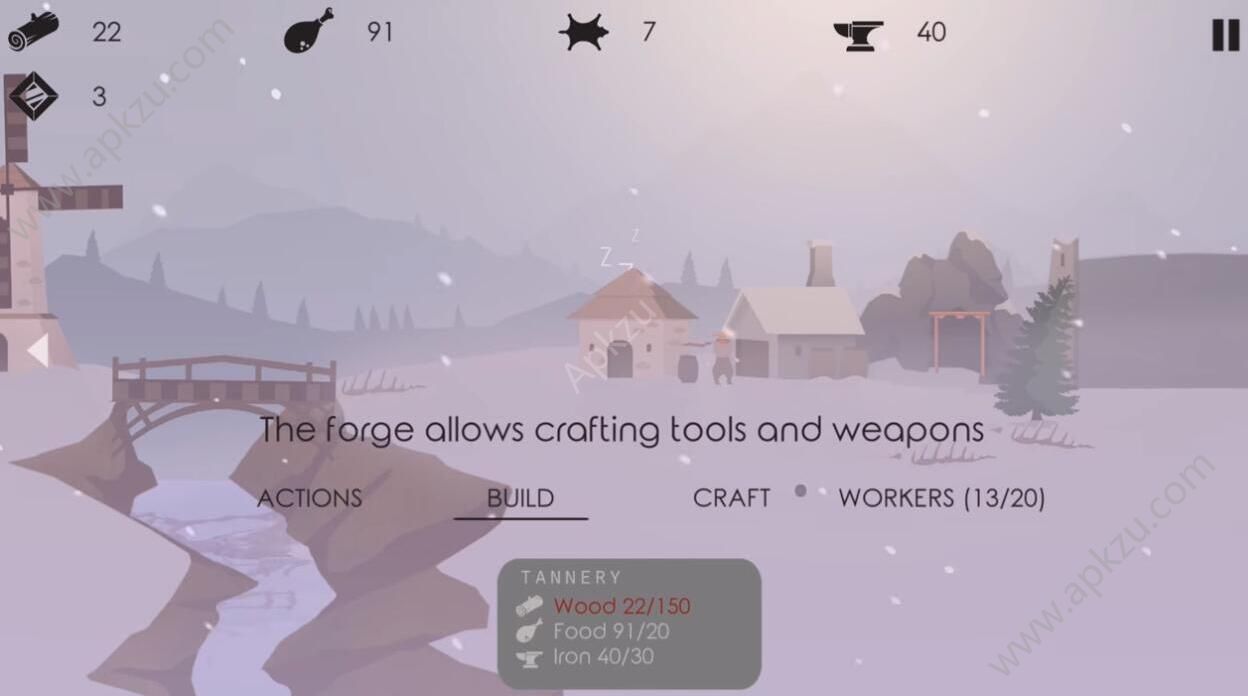Select the Build tab
The image size is (1248, 696).
tap(520, 498)
